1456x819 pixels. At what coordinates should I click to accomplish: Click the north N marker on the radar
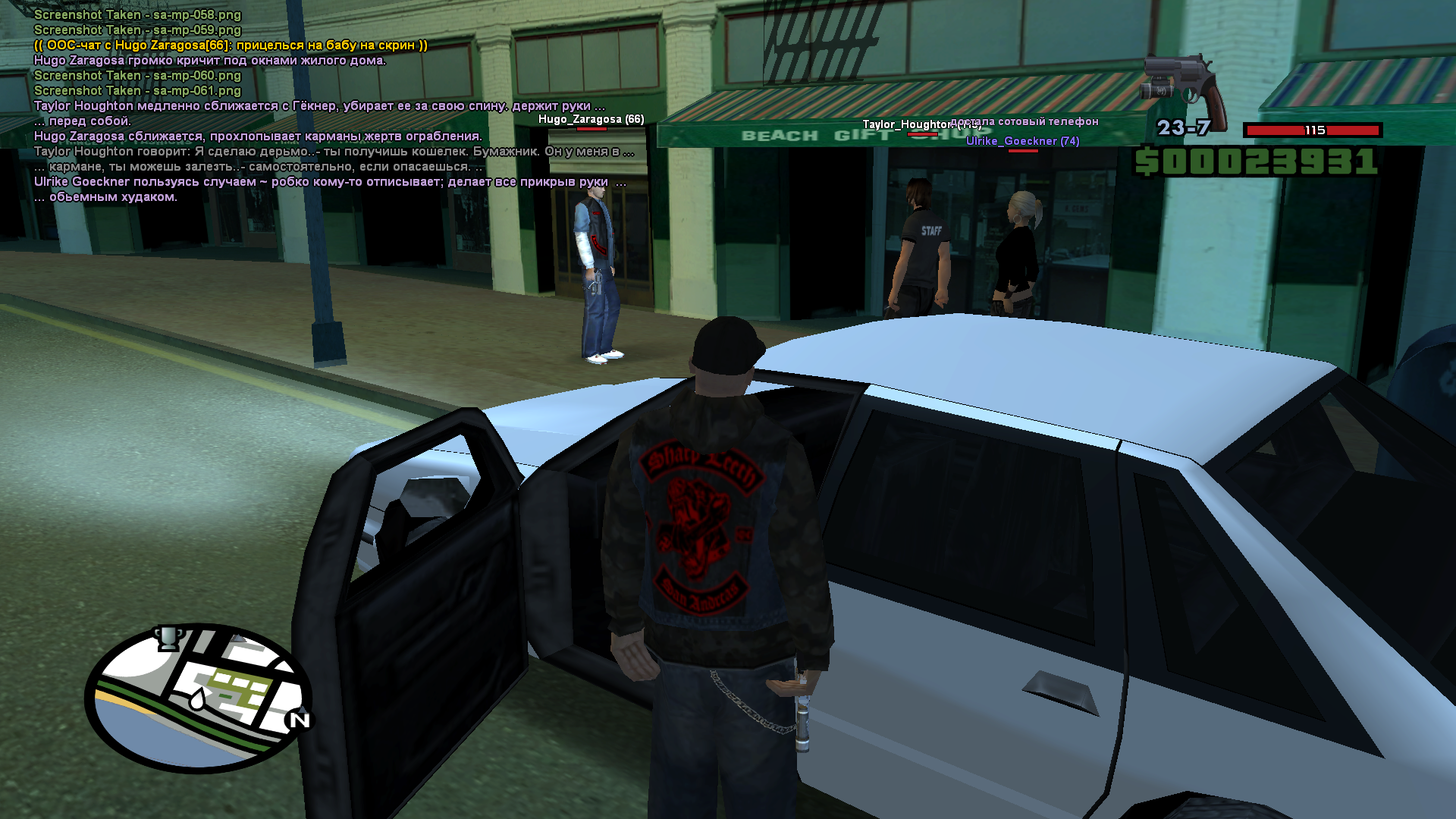tap(300, 720)
